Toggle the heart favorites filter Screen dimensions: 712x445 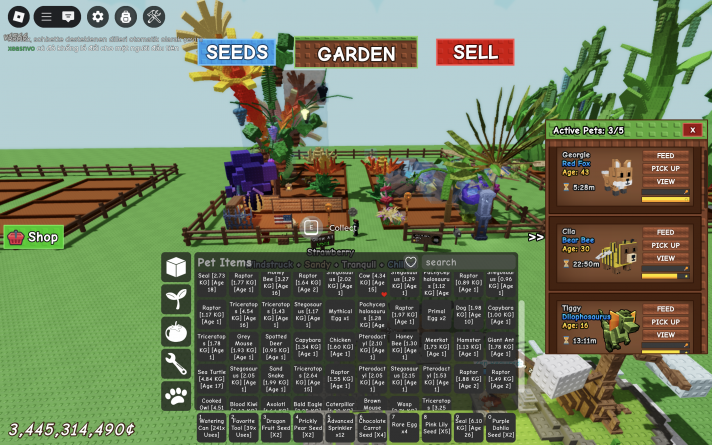[409, 262]
